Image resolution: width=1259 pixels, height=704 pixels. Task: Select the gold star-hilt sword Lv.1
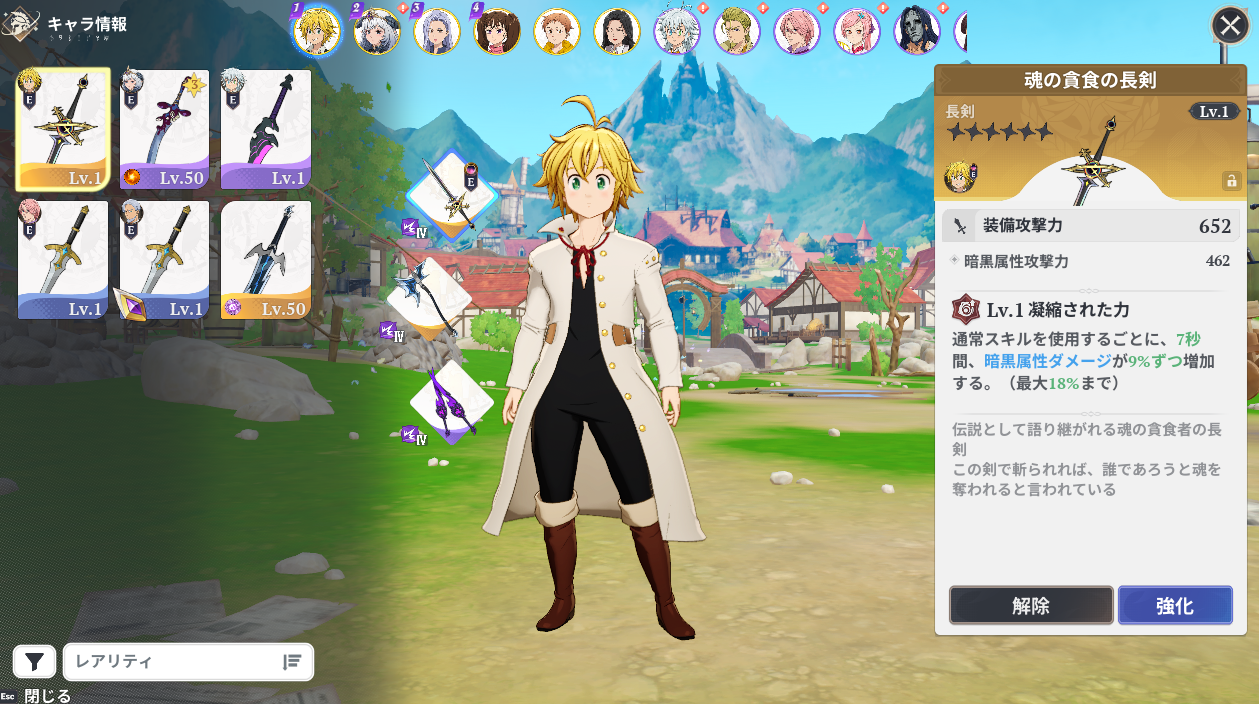coord(63,129)
